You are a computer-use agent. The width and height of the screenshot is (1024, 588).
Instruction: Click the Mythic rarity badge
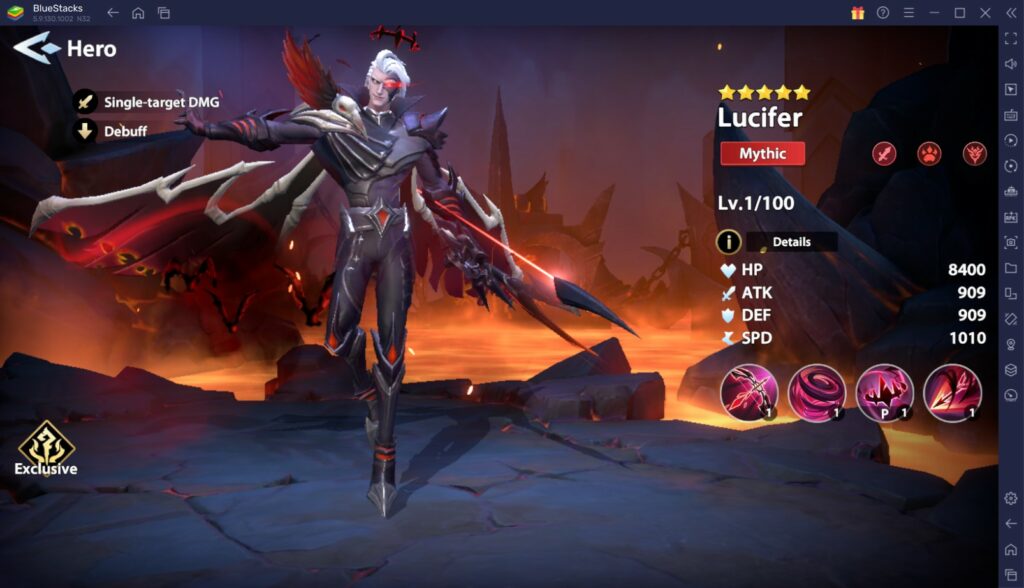762,154
